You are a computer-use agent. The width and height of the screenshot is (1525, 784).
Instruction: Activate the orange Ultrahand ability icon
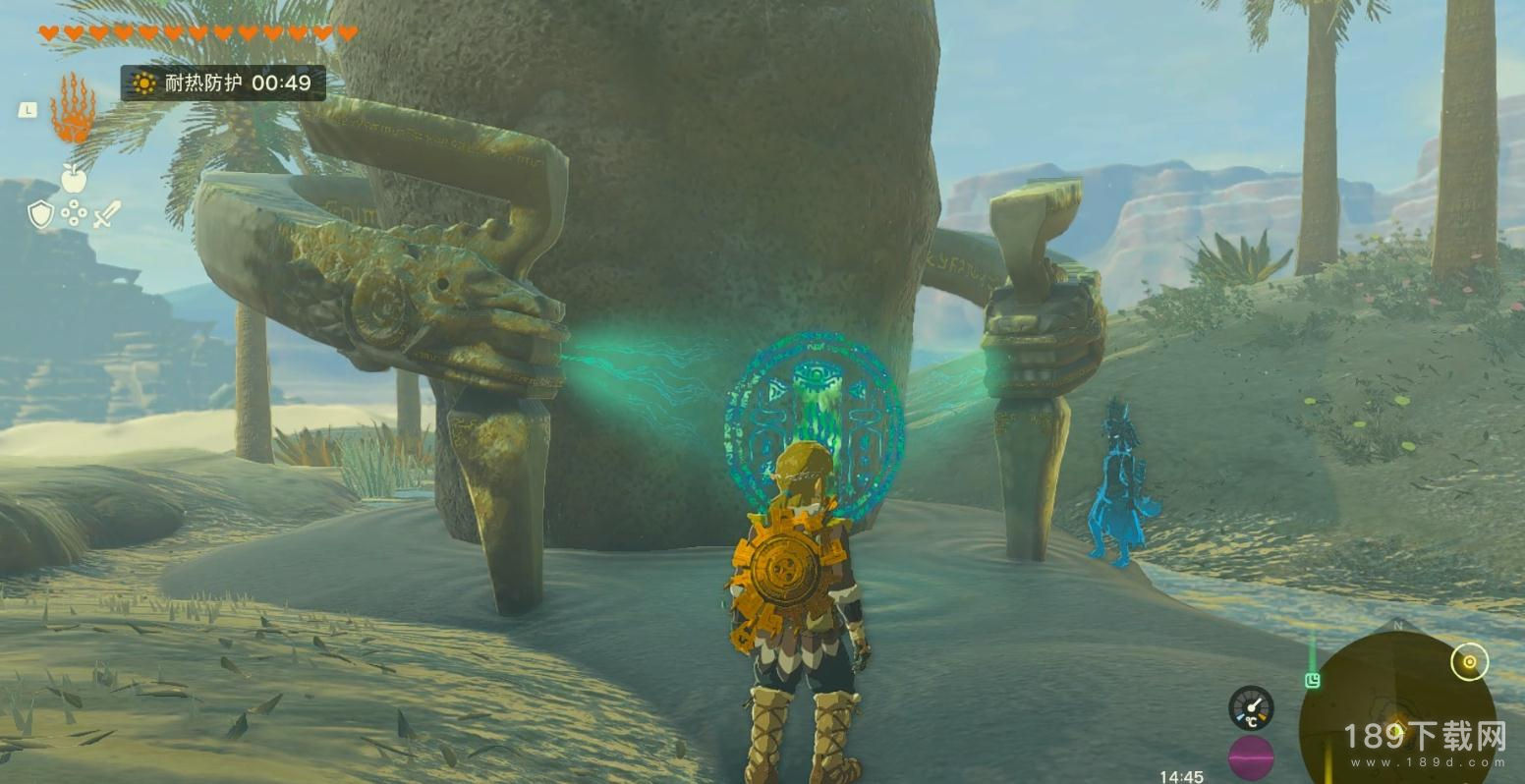(73, 110)
